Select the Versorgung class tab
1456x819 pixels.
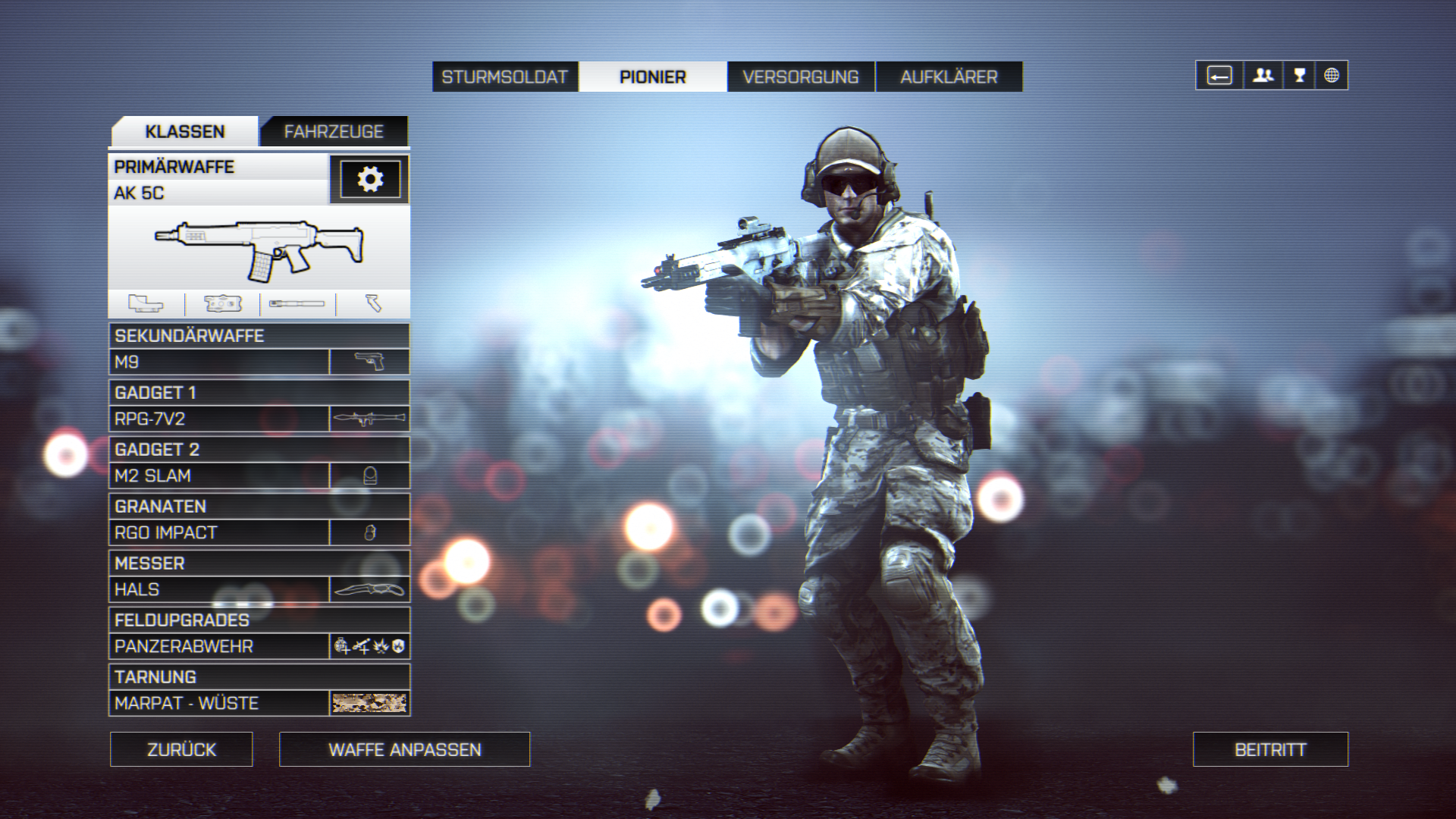tap(800, 77)
